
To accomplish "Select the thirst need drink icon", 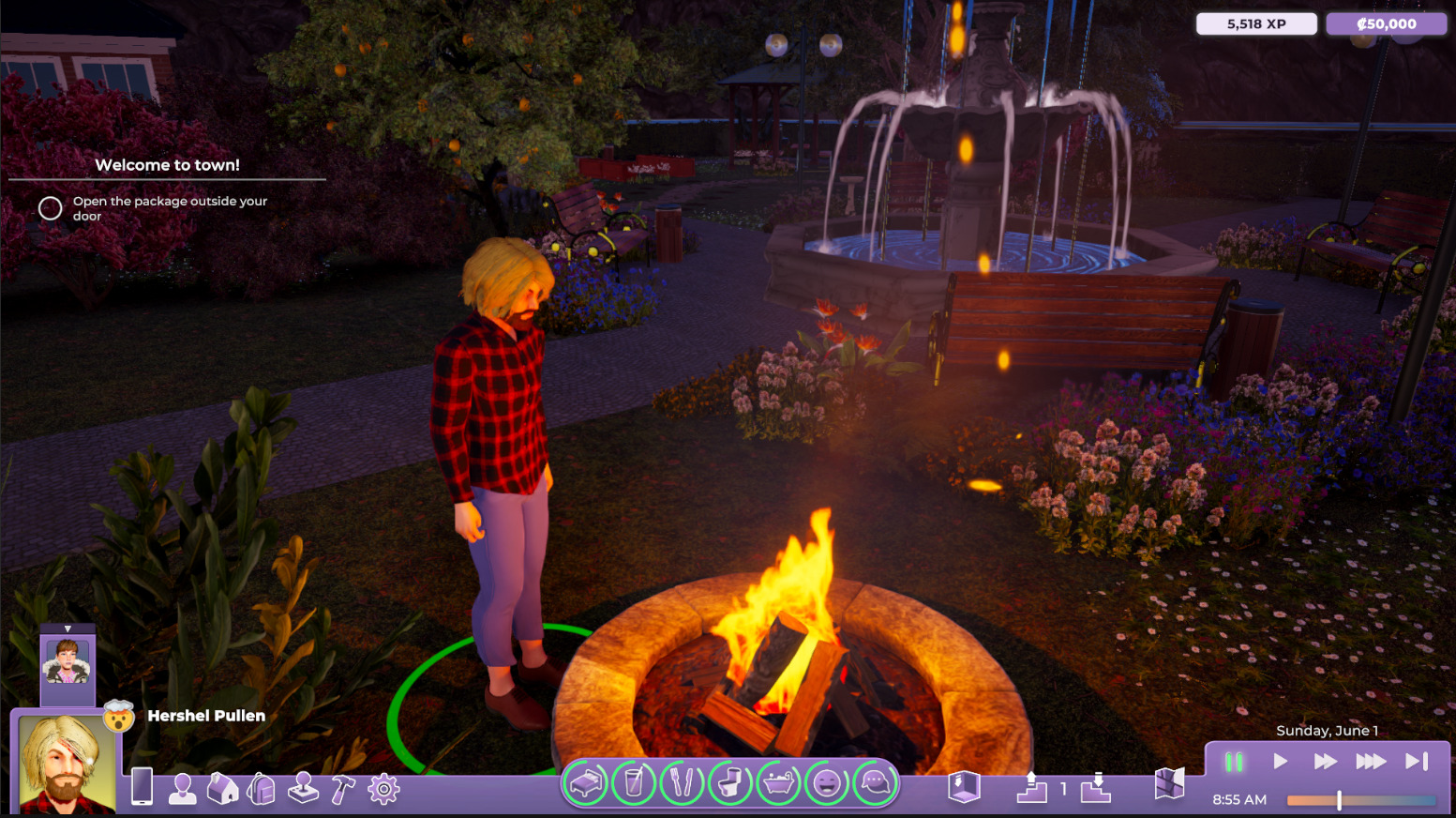I will pyautogui.click(x=634, y=783).
